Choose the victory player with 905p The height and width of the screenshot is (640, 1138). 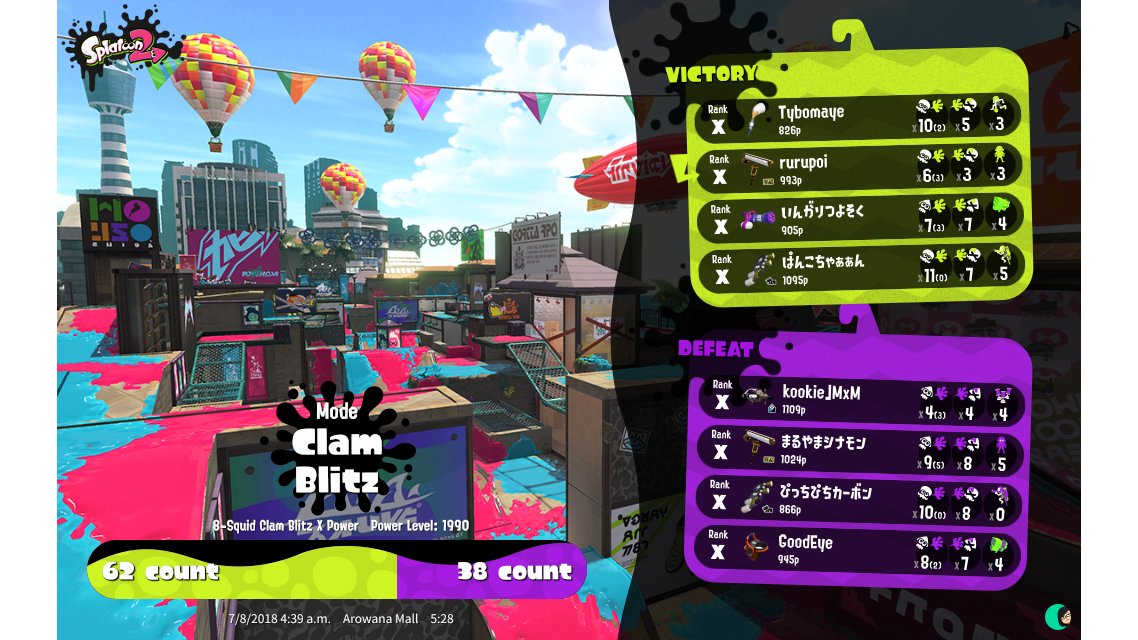(858, 218)
